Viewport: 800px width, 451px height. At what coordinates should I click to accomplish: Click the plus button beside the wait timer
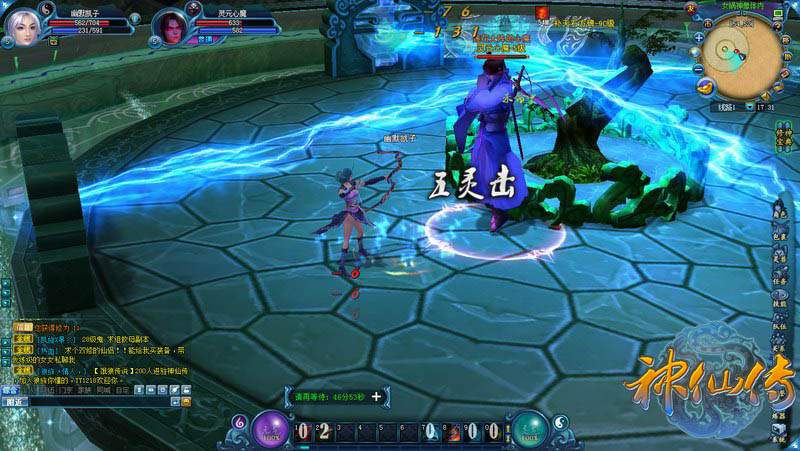pos(377,396)
